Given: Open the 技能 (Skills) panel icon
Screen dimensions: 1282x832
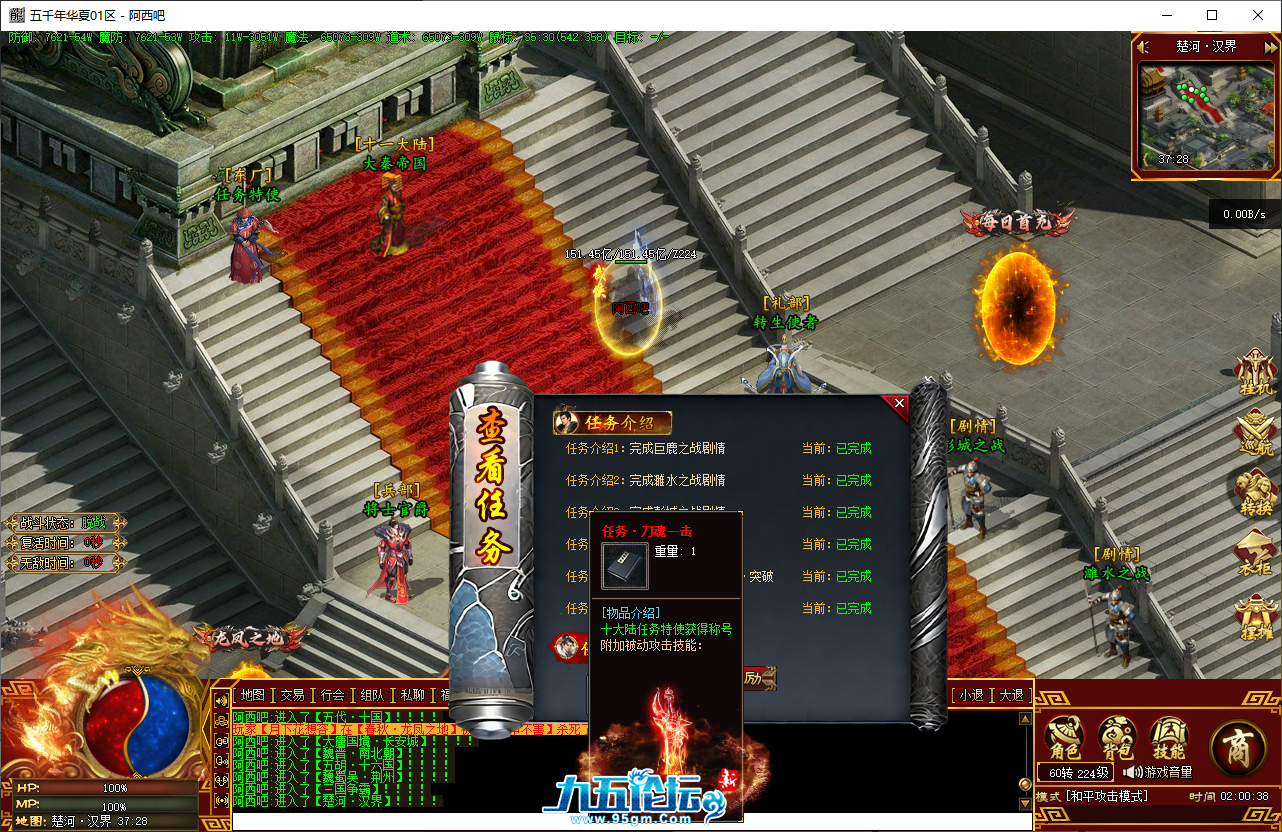Looking at the screenshot, I should tap(1170, 736).
